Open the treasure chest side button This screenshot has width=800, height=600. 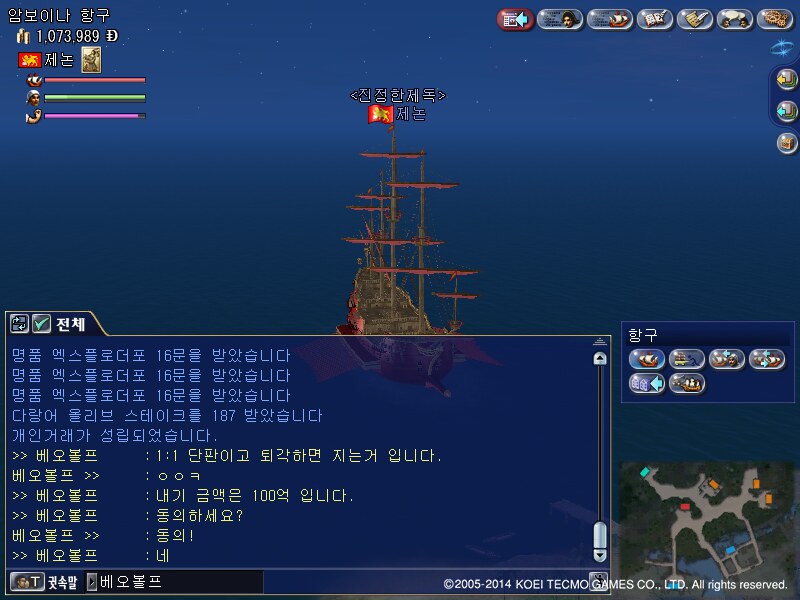(x=787, y=142)
